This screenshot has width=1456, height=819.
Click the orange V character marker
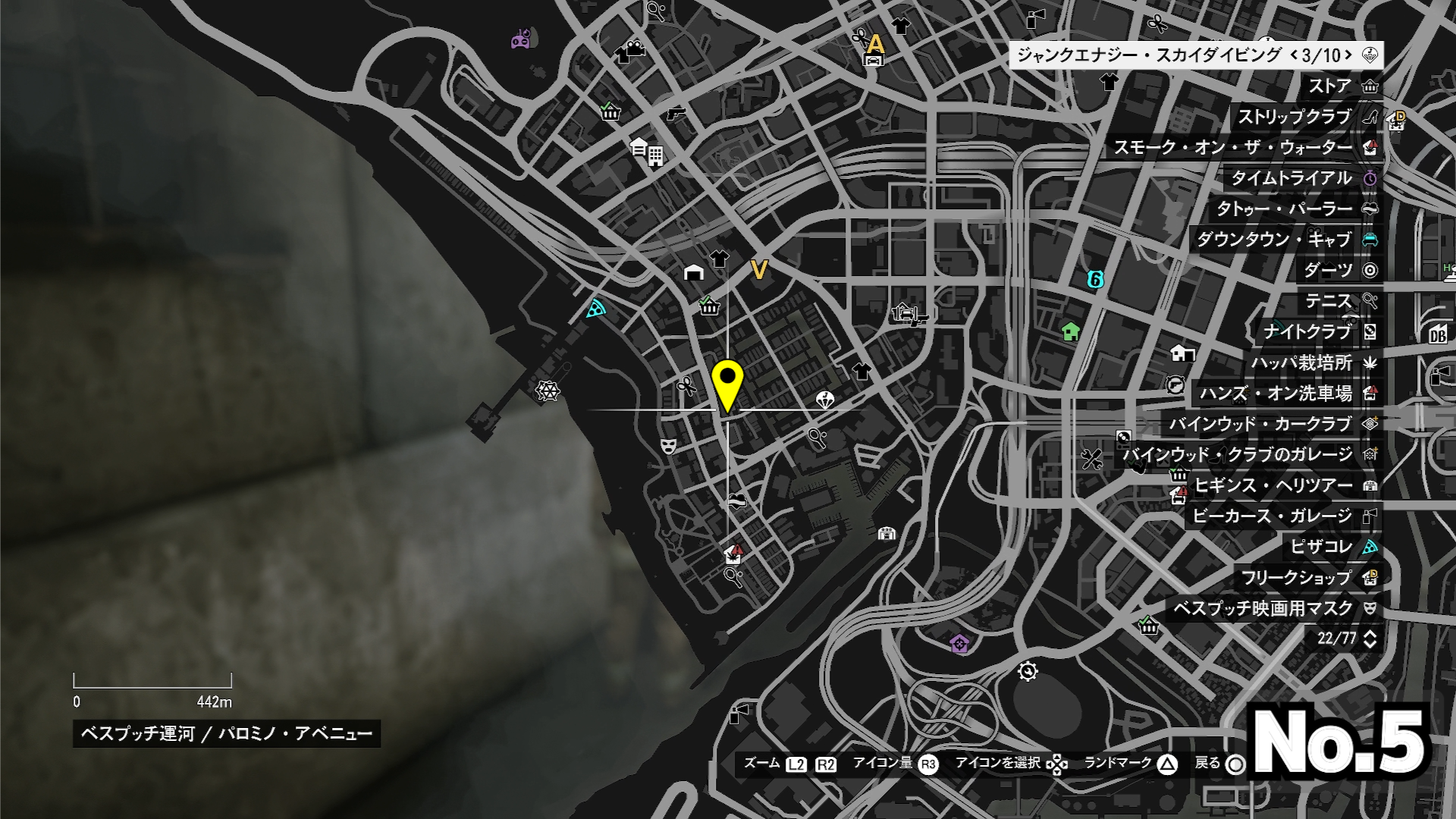[x=759, y=269]
